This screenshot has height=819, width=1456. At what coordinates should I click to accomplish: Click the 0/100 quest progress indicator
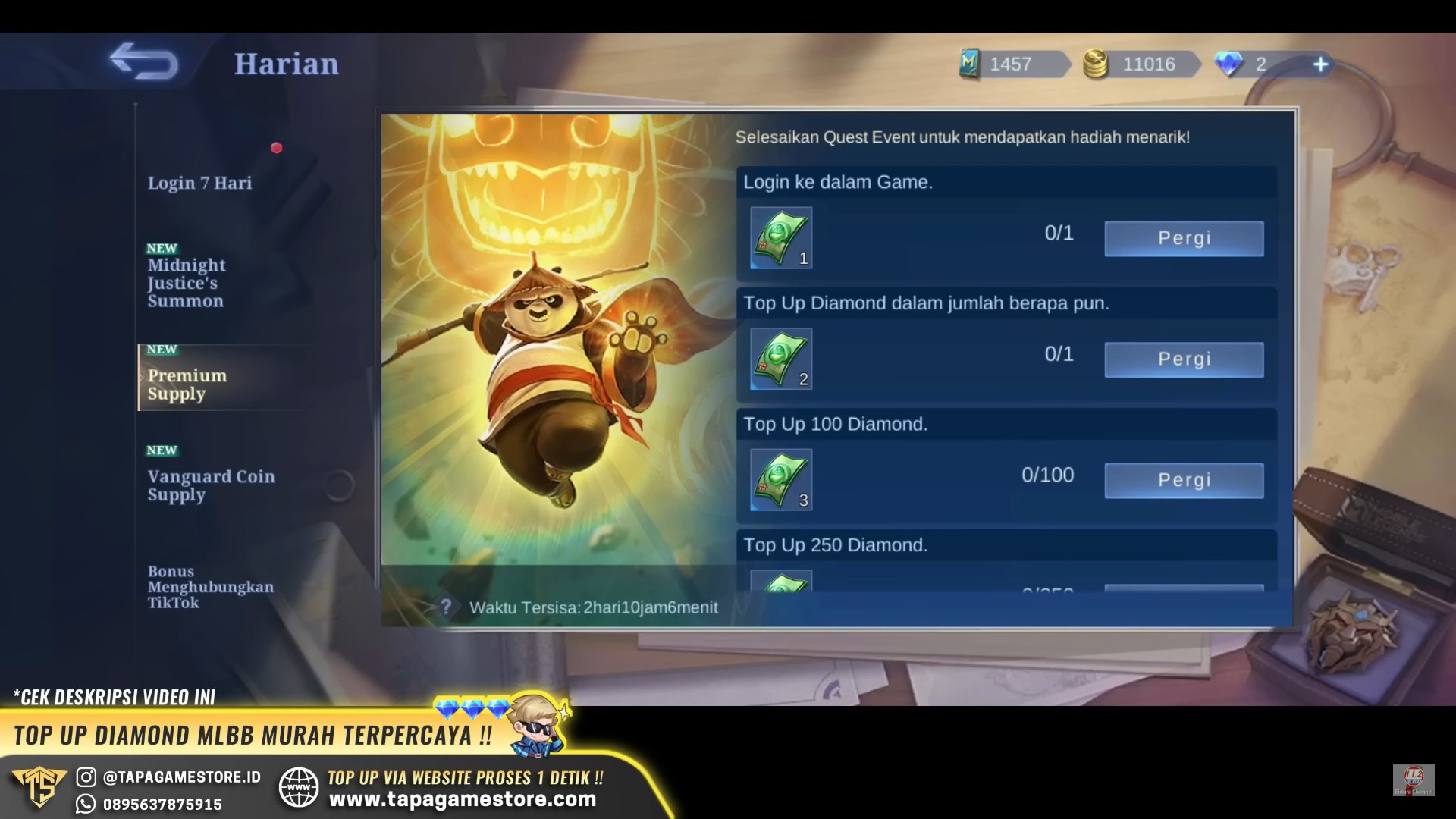[1050, 475]
